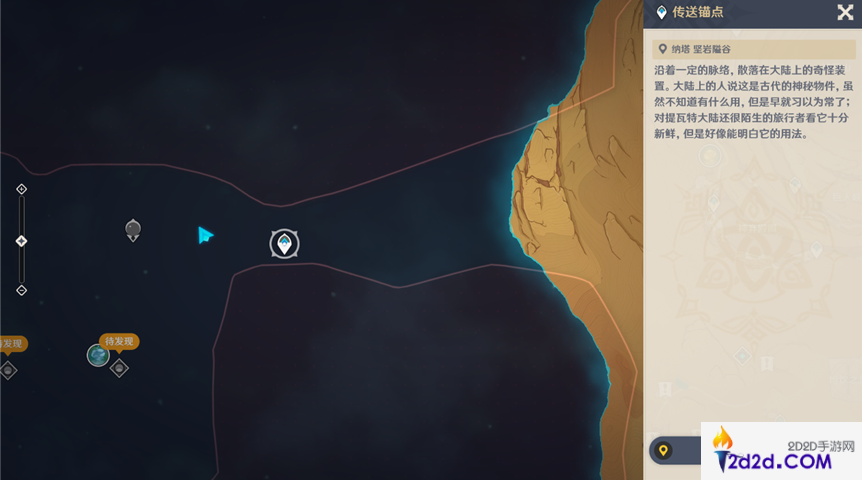Screen dimensions: 862x480
Task: Zoom in with the map slider's plus button
Action: (22, 189)
